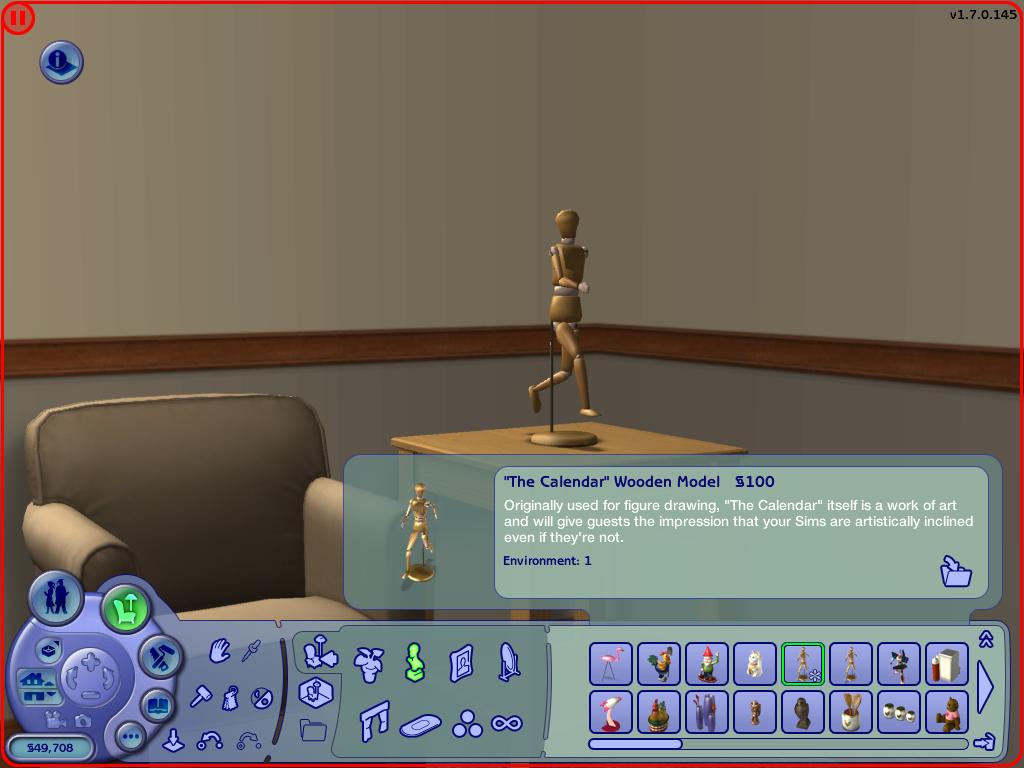Show next catalog page with right arrow
Image resolution: width=1024 pixels, height=768 pixels.
(985, 688)
